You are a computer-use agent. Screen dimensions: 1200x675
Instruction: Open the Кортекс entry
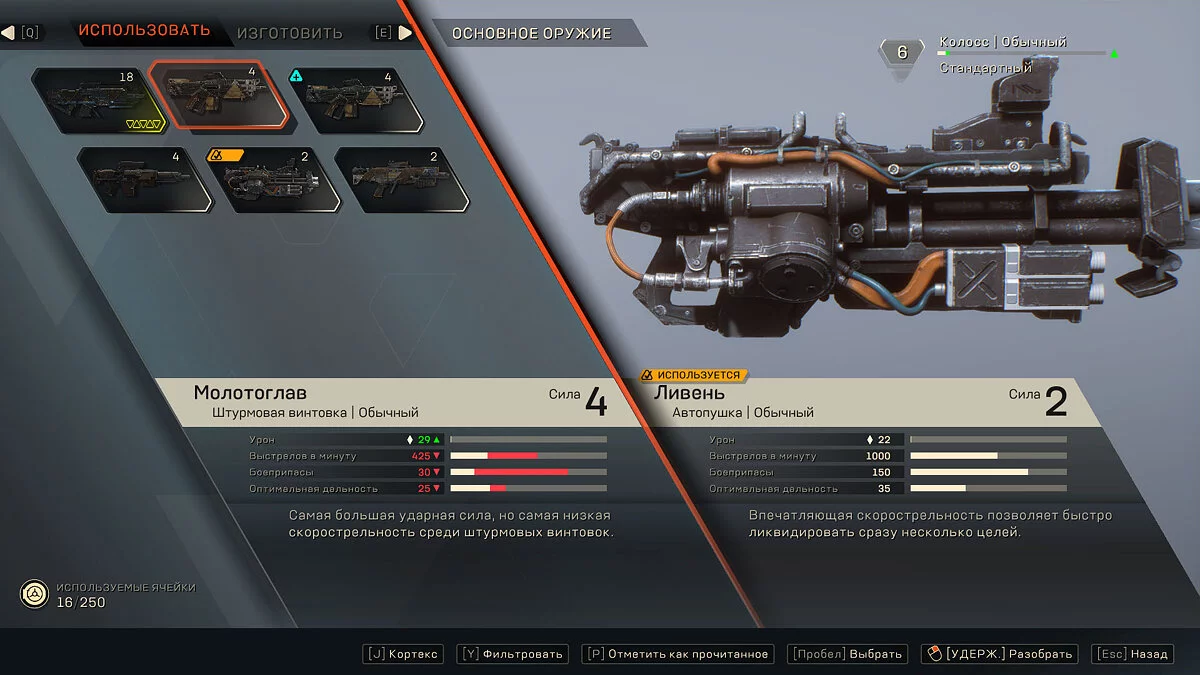tap(402, 654)
